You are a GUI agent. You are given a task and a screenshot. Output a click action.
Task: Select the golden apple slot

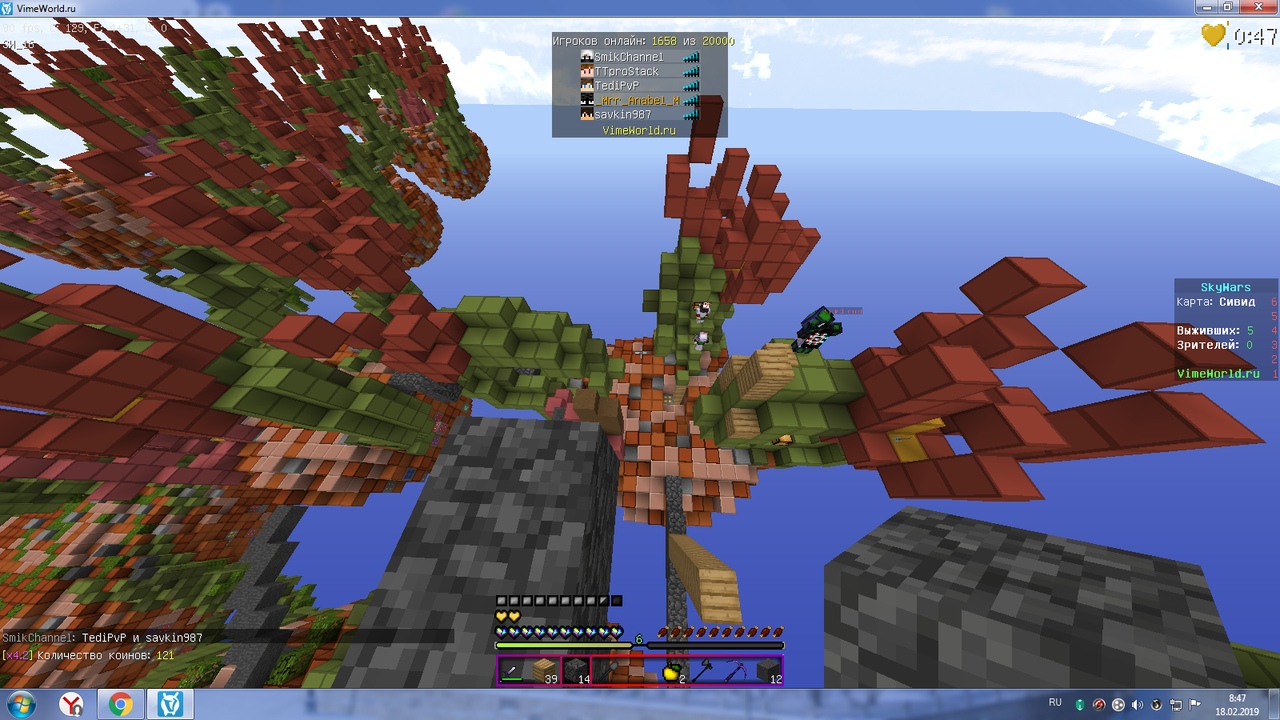pos(672,671)
